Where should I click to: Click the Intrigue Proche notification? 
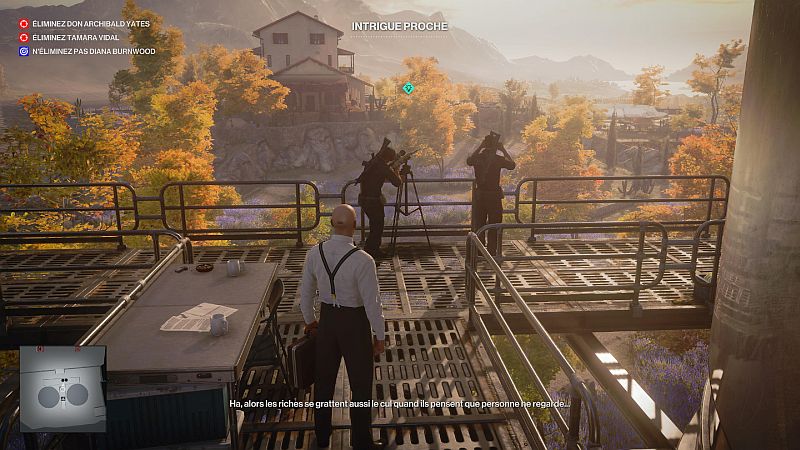(x=400, y=26)
